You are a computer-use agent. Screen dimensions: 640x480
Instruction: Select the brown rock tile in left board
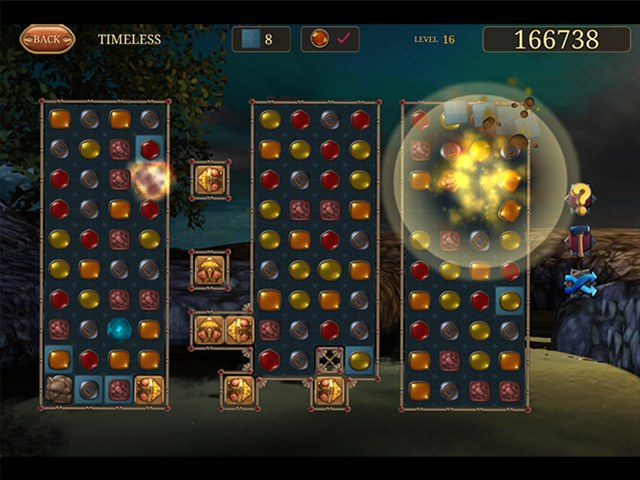point(59,389)
